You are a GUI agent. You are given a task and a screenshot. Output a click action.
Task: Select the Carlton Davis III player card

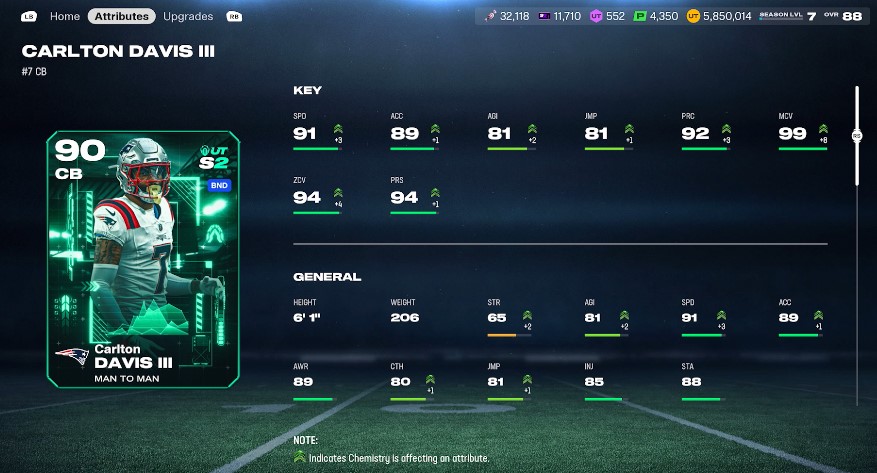pyautogui.click(x=142, y=260)
